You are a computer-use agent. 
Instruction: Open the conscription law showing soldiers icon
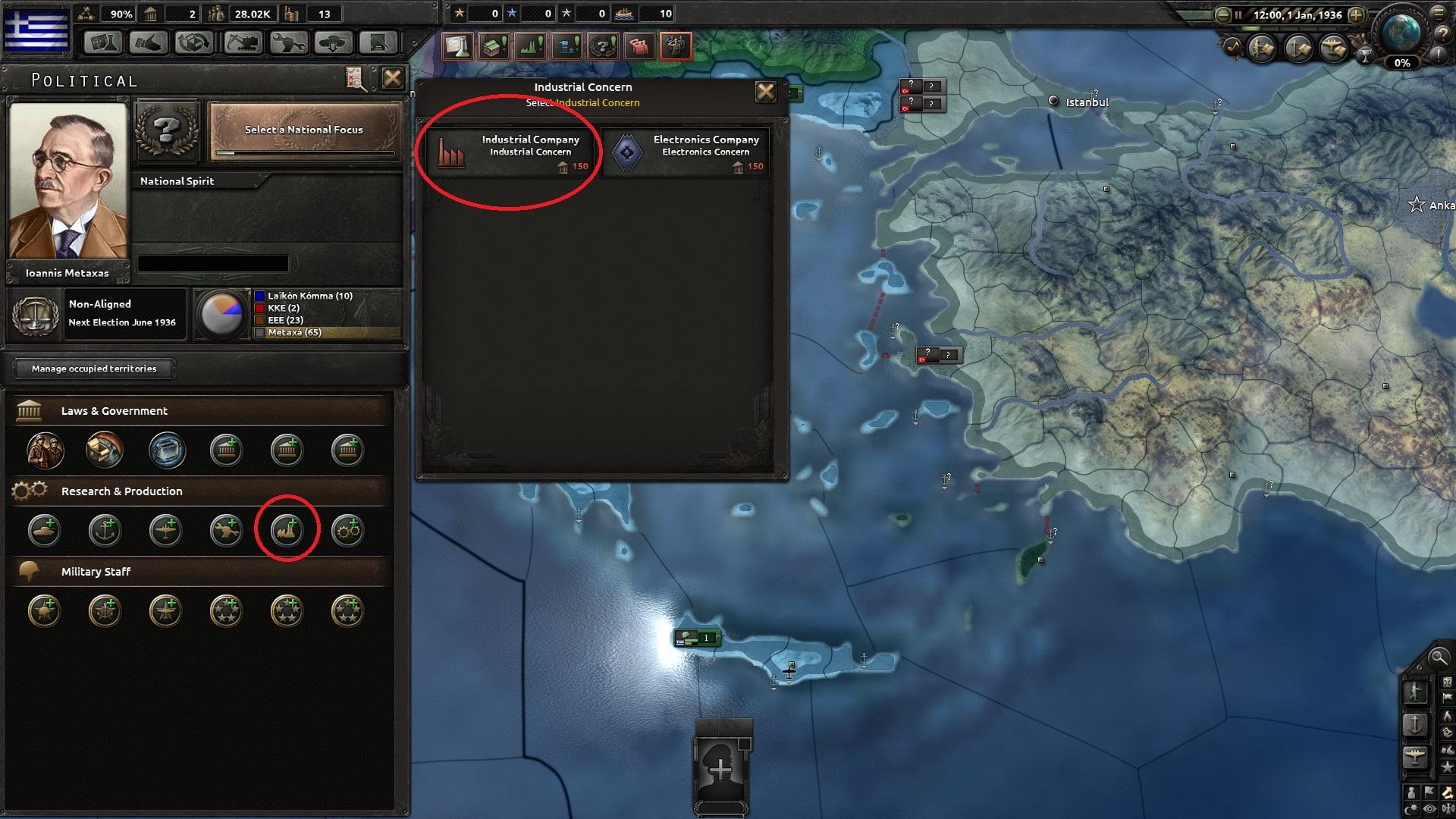coord(44,450)
